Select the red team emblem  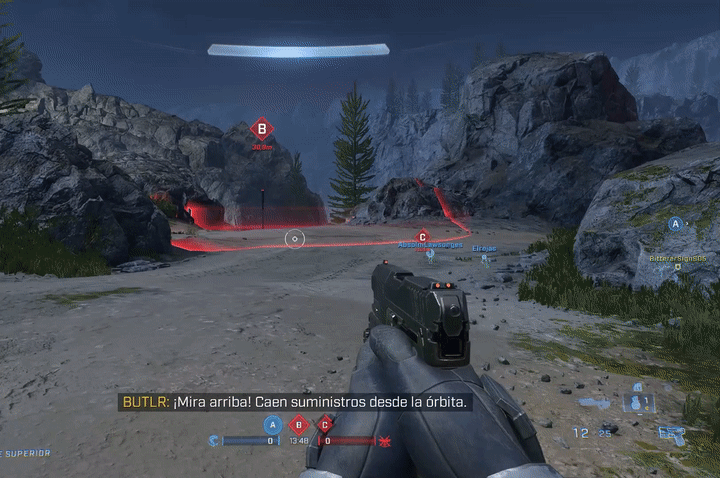click(x=384, y=440)
